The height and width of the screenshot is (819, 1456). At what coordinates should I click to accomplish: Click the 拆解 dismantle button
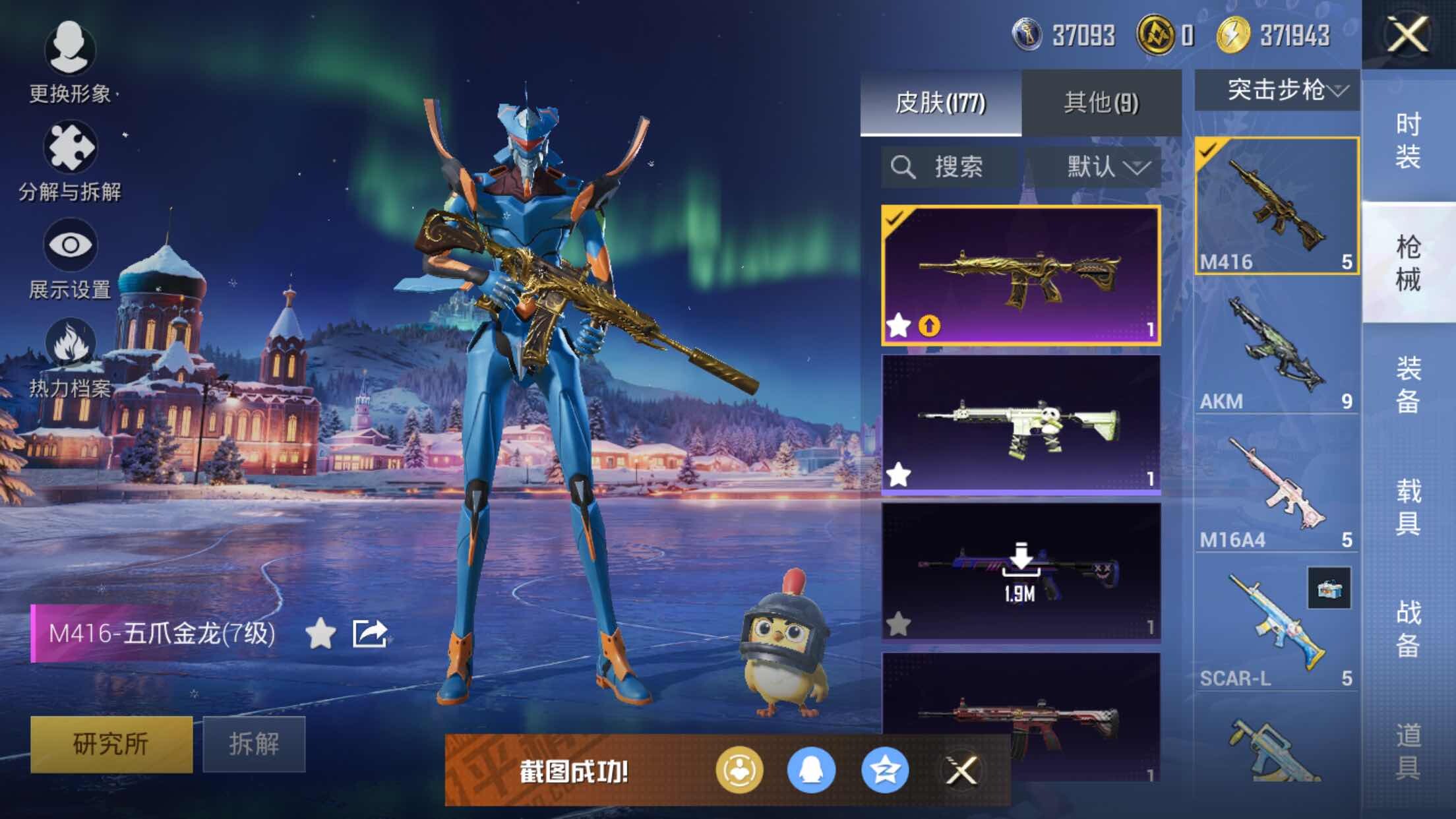(254, 744)
